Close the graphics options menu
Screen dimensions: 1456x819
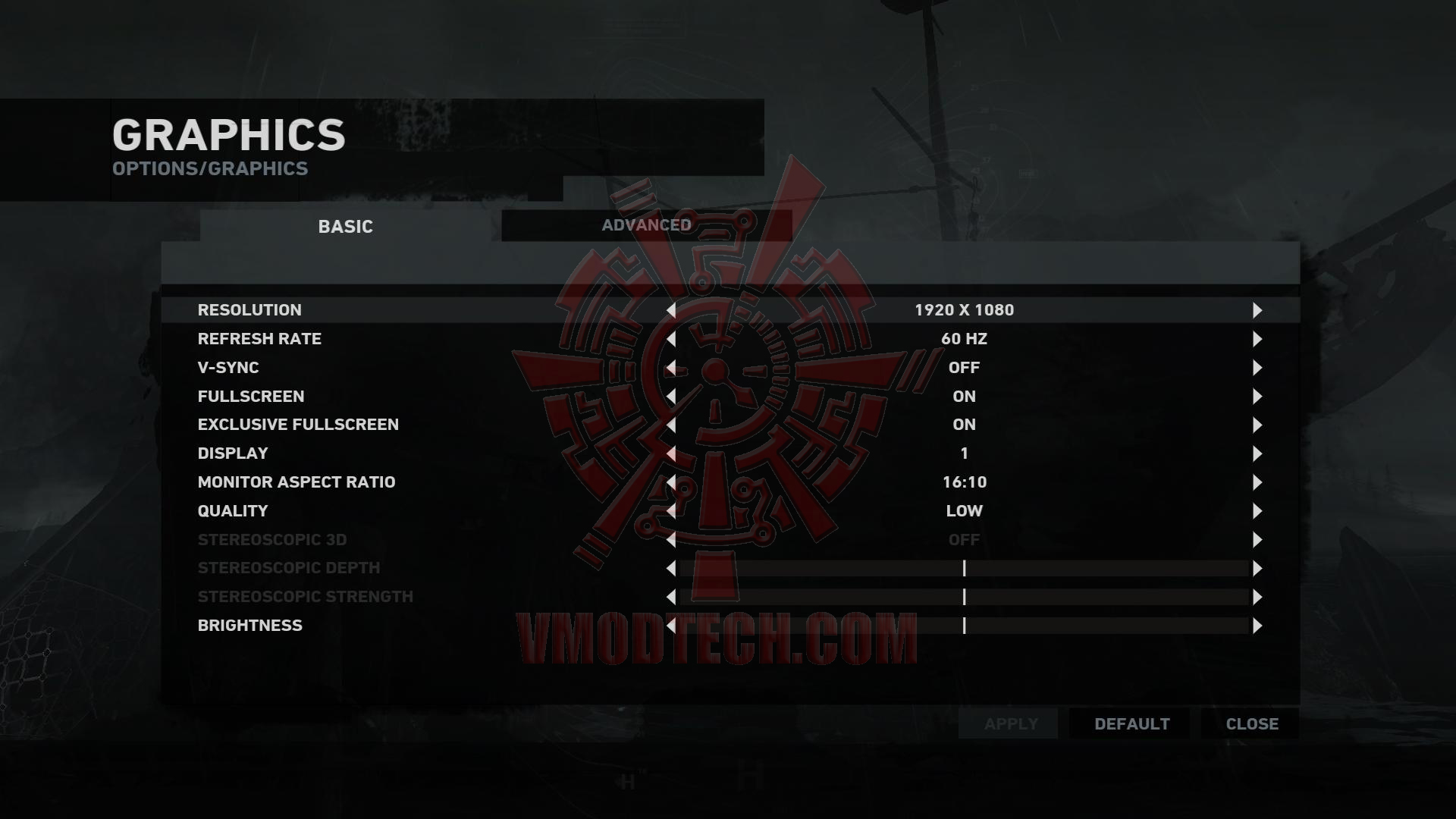(1251, 724)
